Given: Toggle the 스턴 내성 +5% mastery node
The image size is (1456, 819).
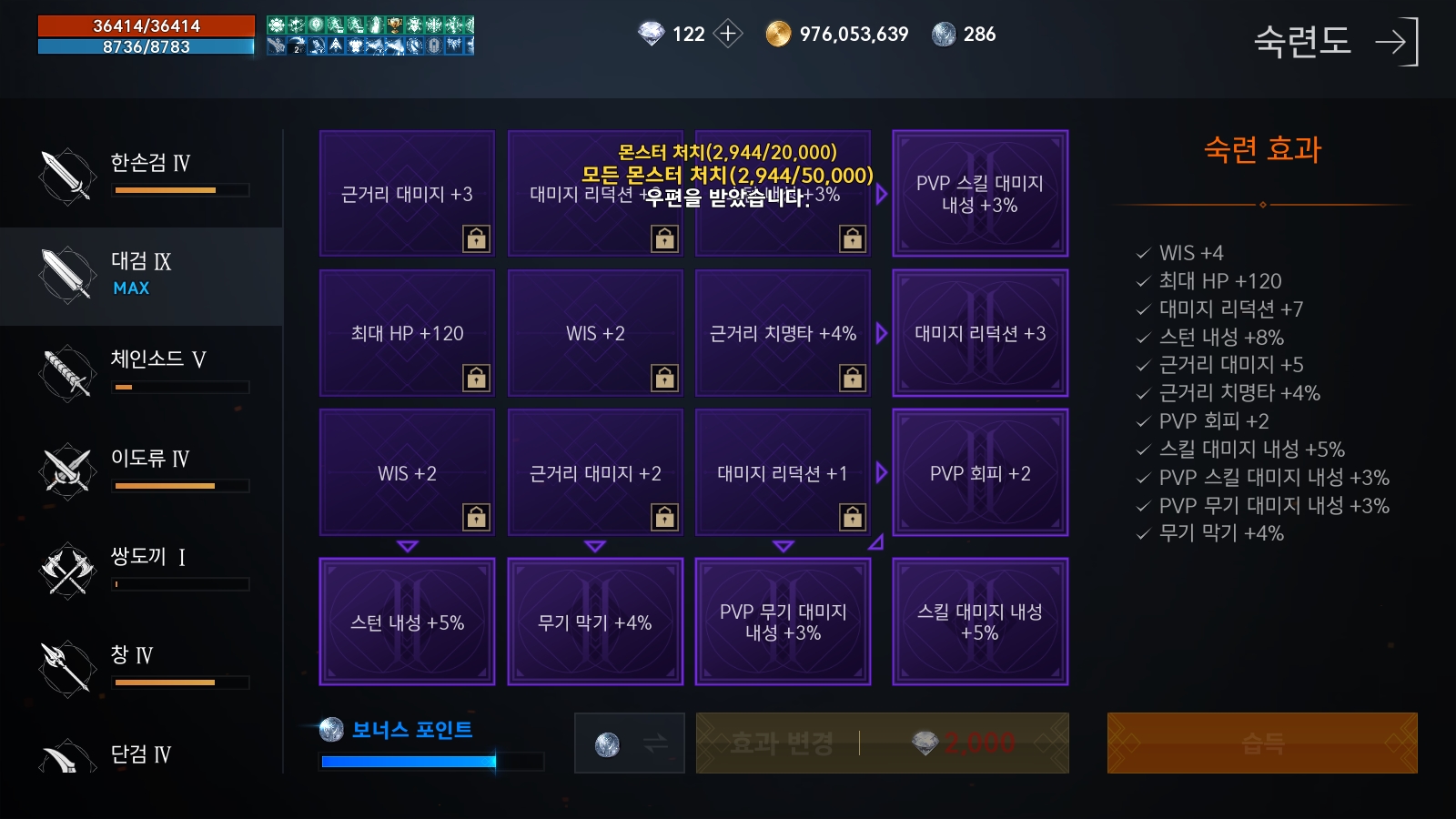Looking at the screenshot, I should pyautogui.click(x=407, y=622).
